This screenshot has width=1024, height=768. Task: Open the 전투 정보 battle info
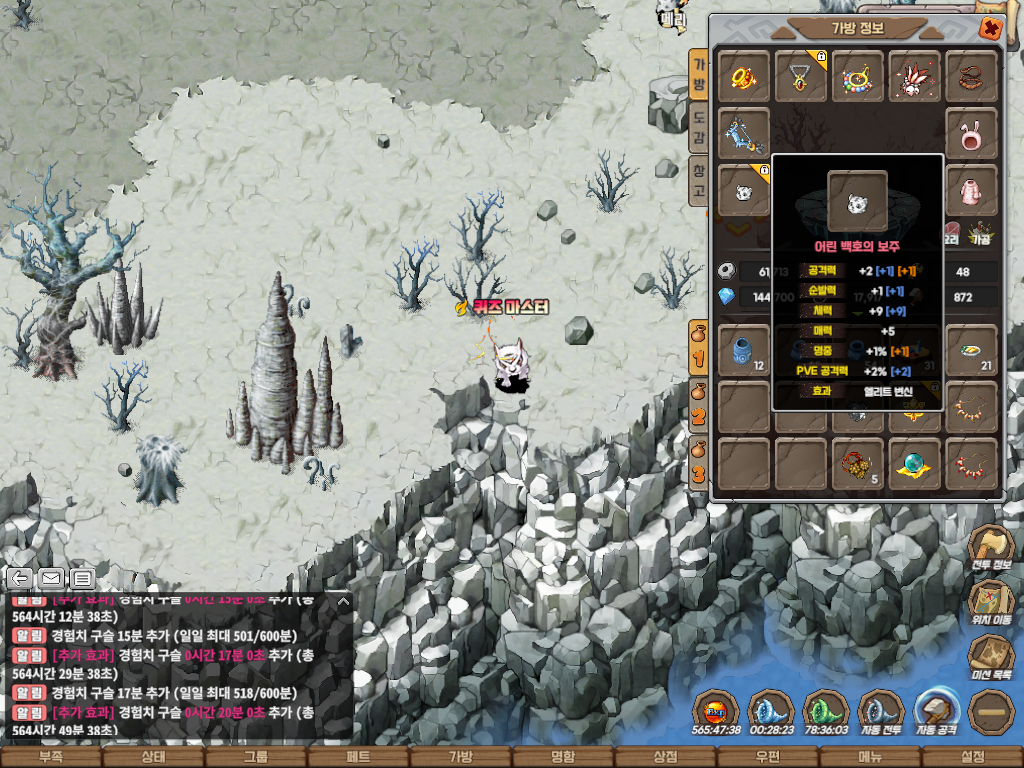pos(990,552)
